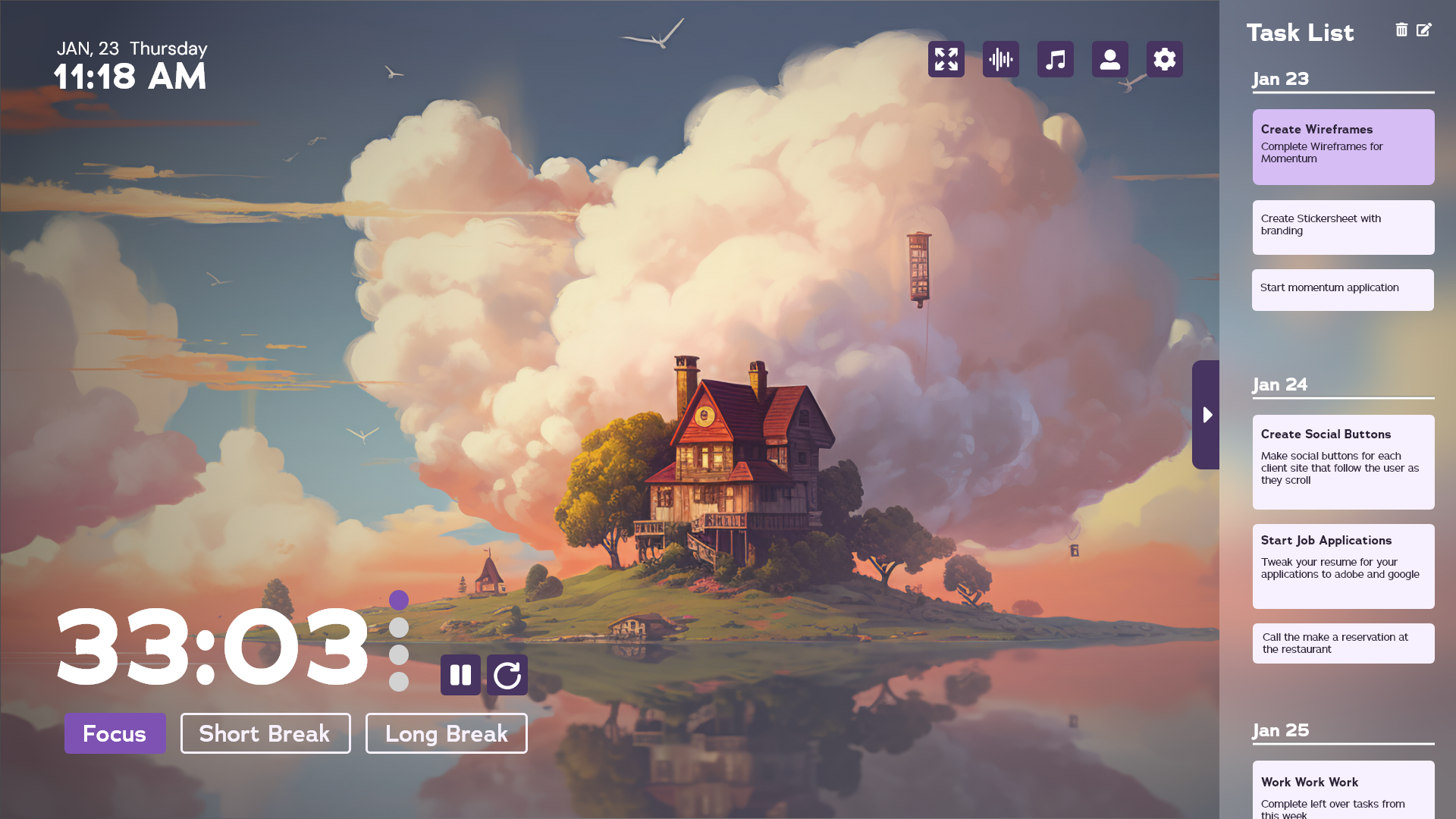
Task: Open the ambient sound waveform button
Action: [1000, 59]
